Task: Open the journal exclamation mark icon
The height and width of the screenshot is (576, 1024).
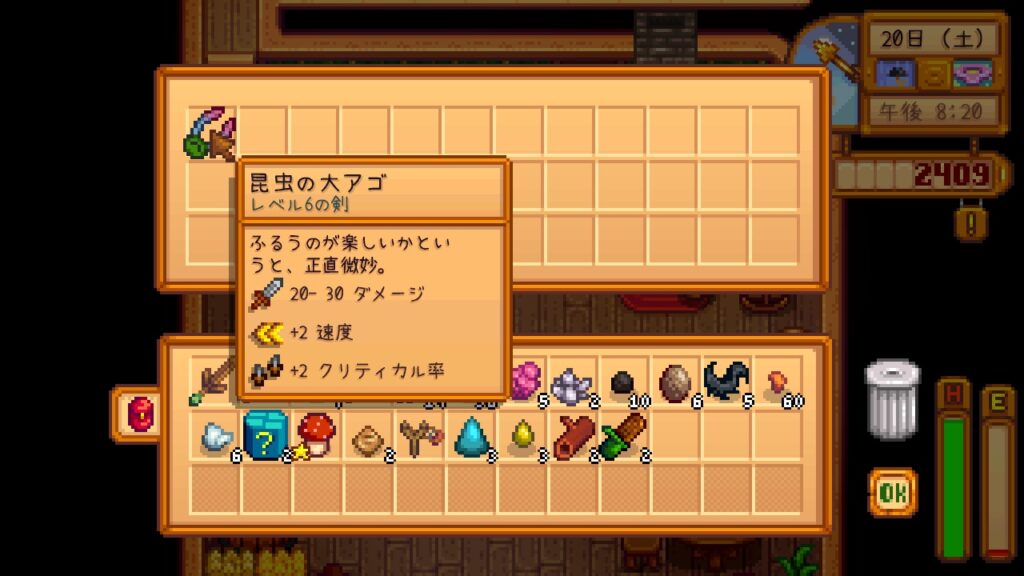Action: click(x=969, y=221)
